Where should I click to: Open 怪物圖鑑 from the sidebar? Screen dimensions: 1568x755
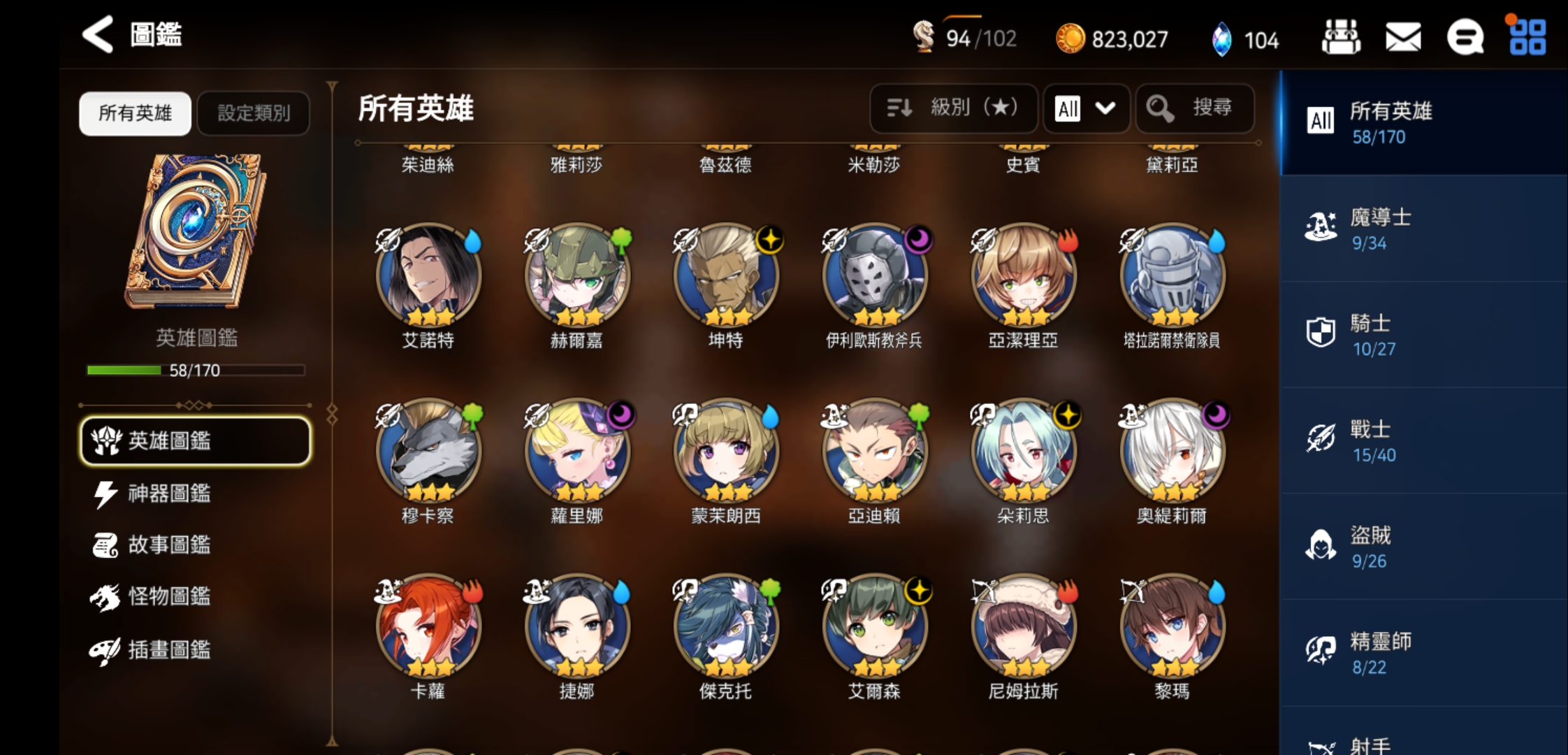point(168,598)
